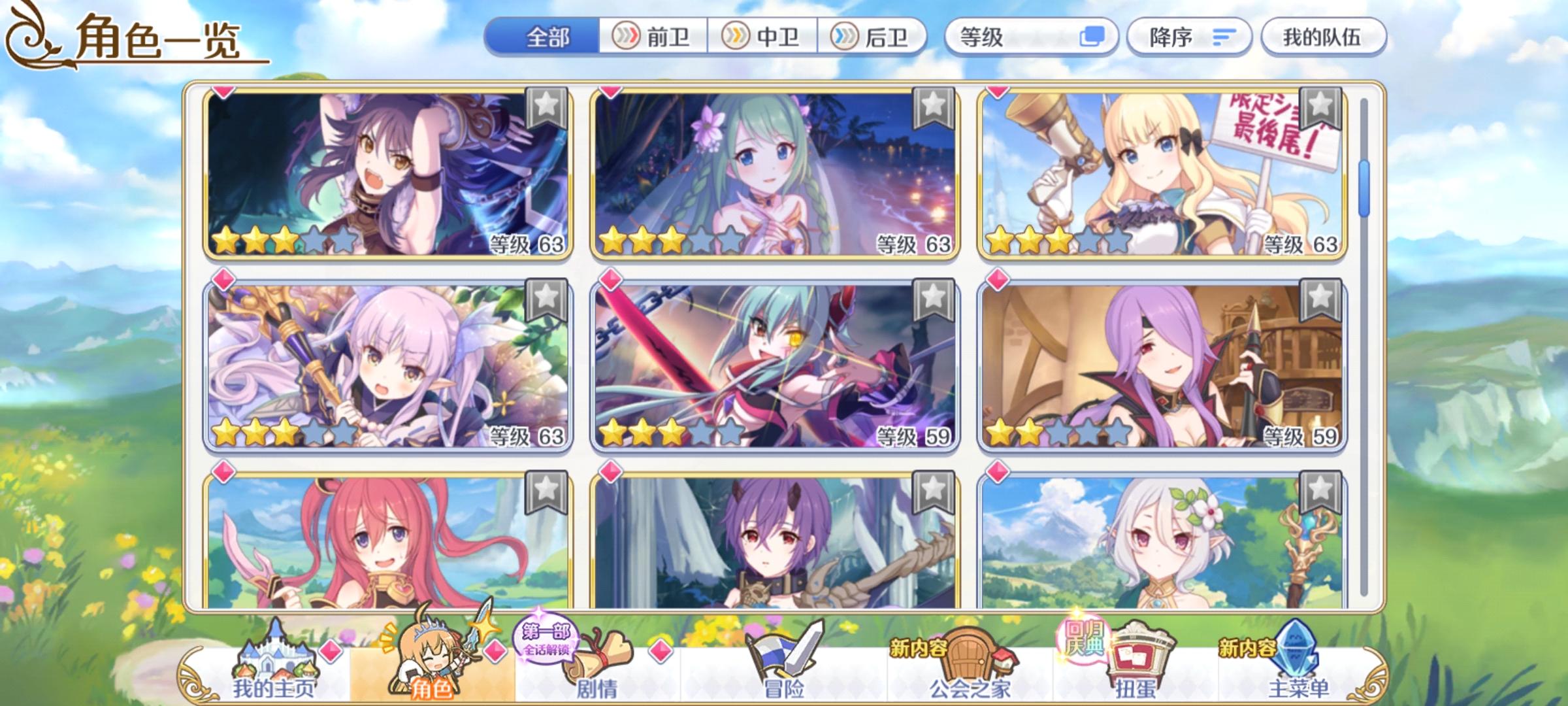This screenshot has height=706, width=1568.
Task: Expand the 前卫 filter chevron icon
Action: point(625,38)
